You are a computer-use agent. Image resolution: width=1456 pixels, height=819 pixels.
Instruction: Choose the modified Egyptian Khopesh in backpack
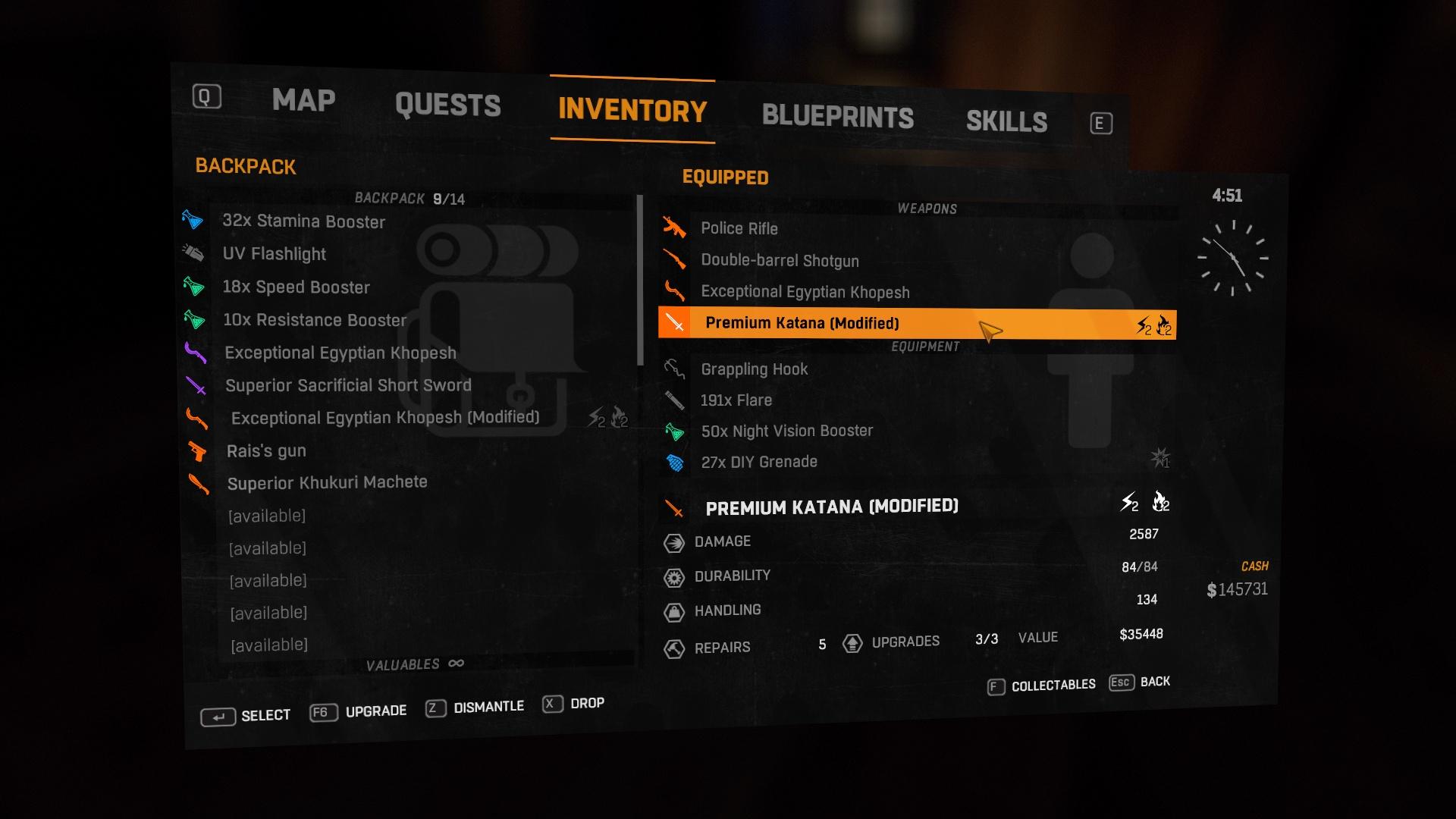pyautogui.click(x=384, y=418)
